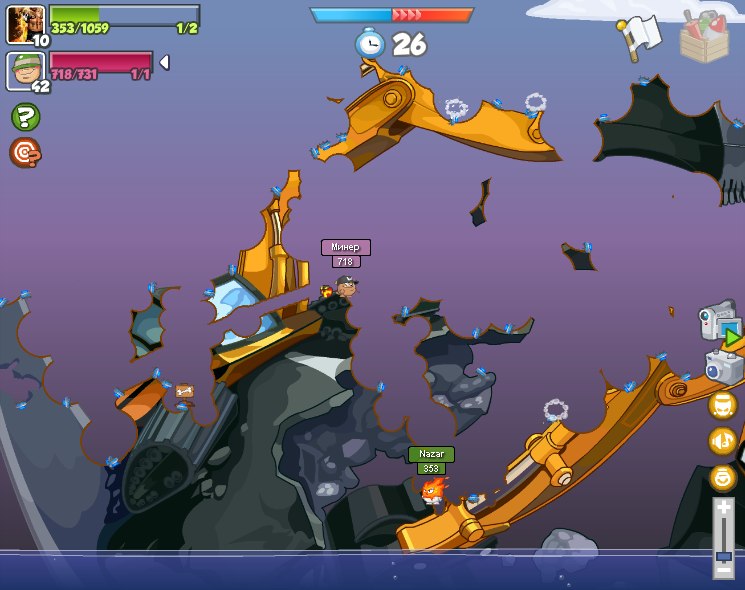The image size is (745, 590).
Task: Open the green question mark help button
Action: 25,117
